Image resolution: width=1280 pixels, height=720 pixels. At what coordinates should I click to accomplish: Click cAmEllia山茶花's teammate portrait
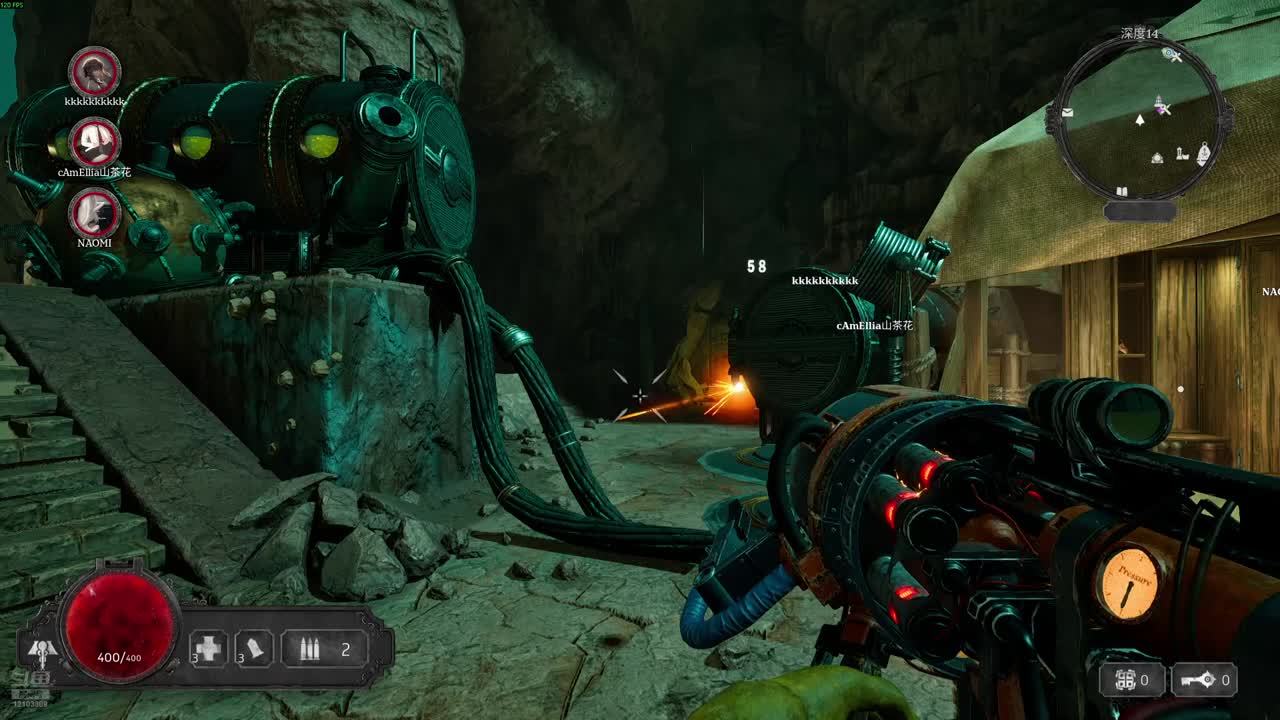(x=96, y=142)
